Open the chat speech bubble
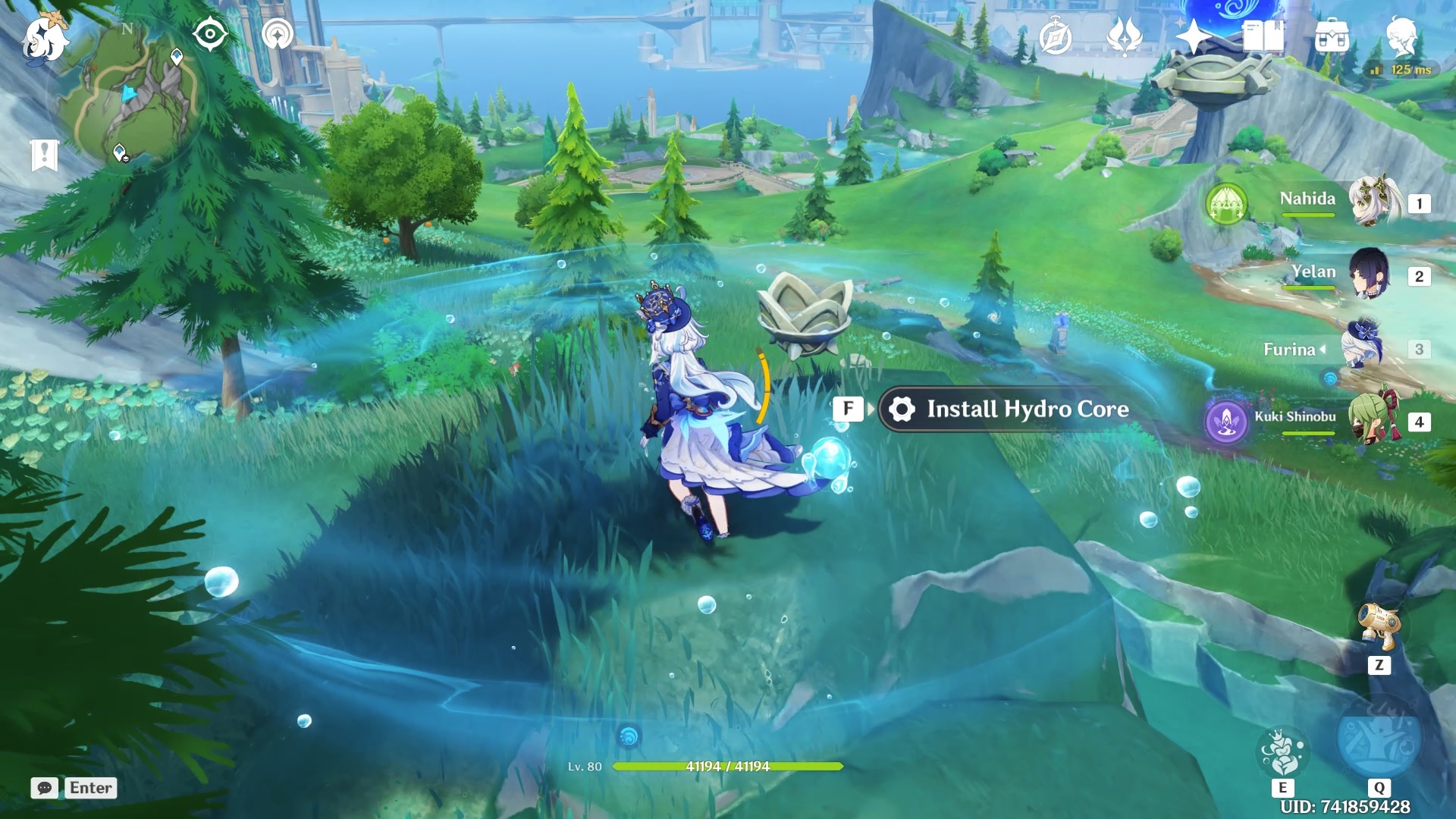Viewport: 1456px width, 819px height. pyautogui.click(x=45, y=788)
